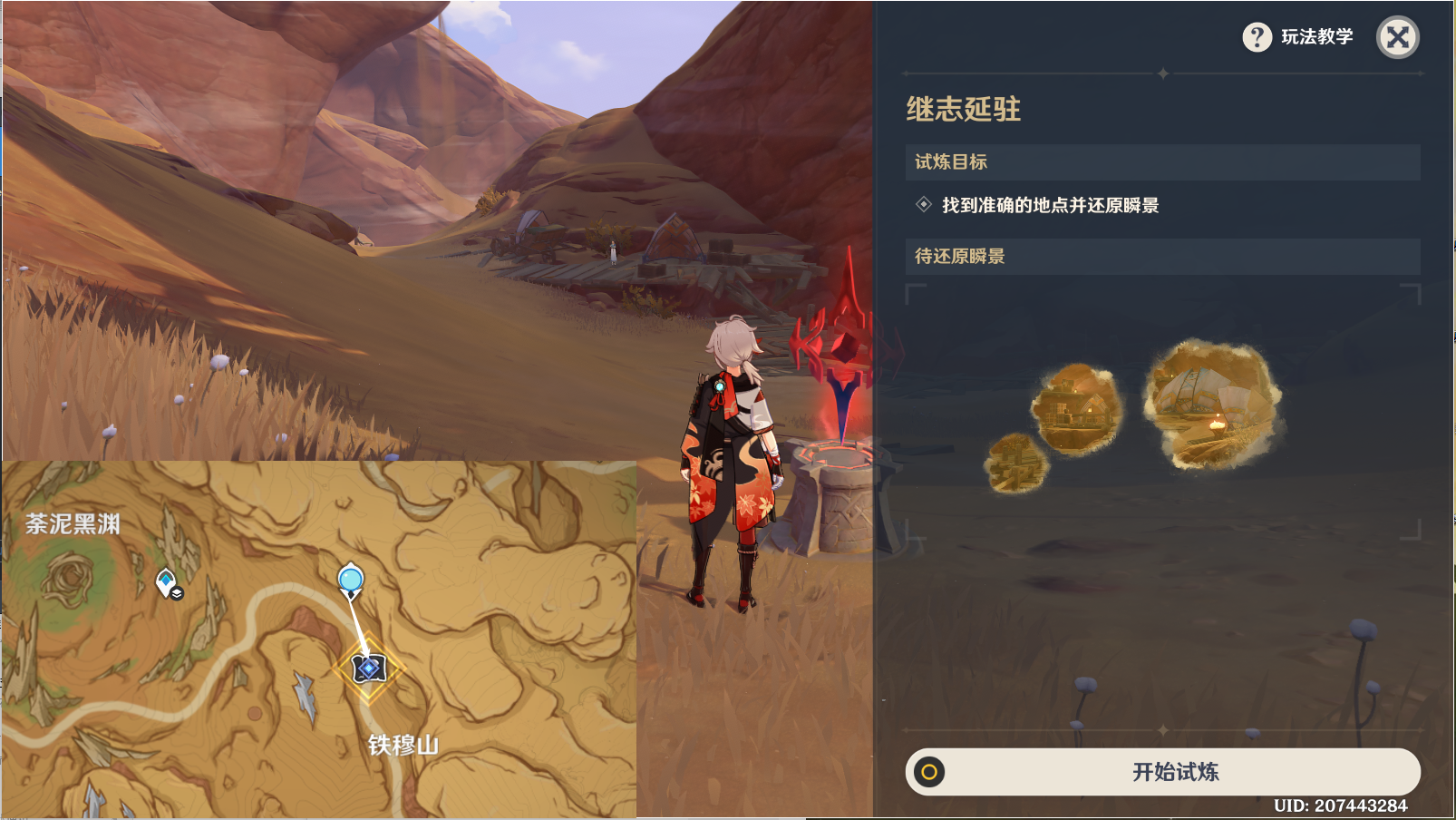Select the boat campfire snapshot thumbnail
Image resolution: width=1456 pixels, height=820 pixels.
pos(1215,404)
